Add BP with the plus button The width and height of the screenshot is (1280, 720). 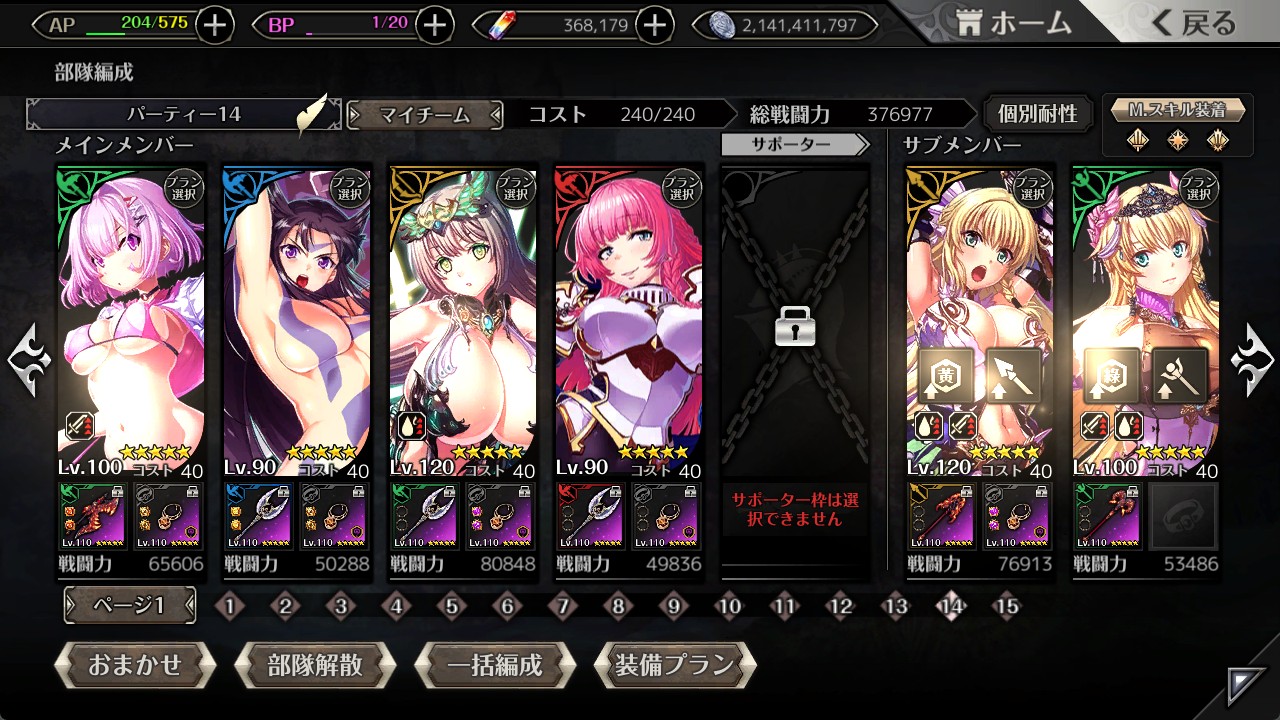click(x=434, y=25)
